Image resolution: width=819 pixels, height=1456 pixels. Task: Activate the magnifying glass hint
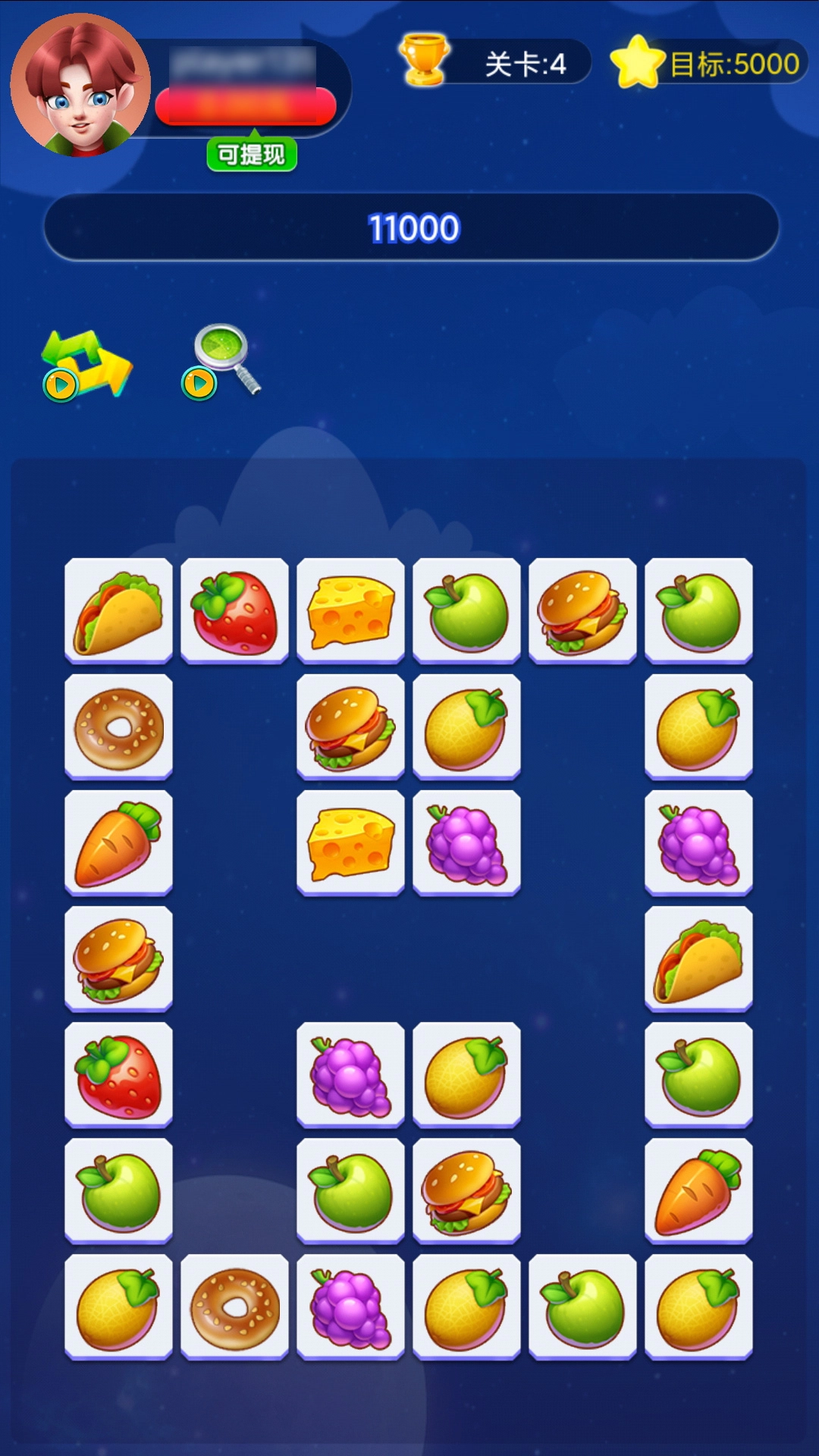(x=223, y=361)
